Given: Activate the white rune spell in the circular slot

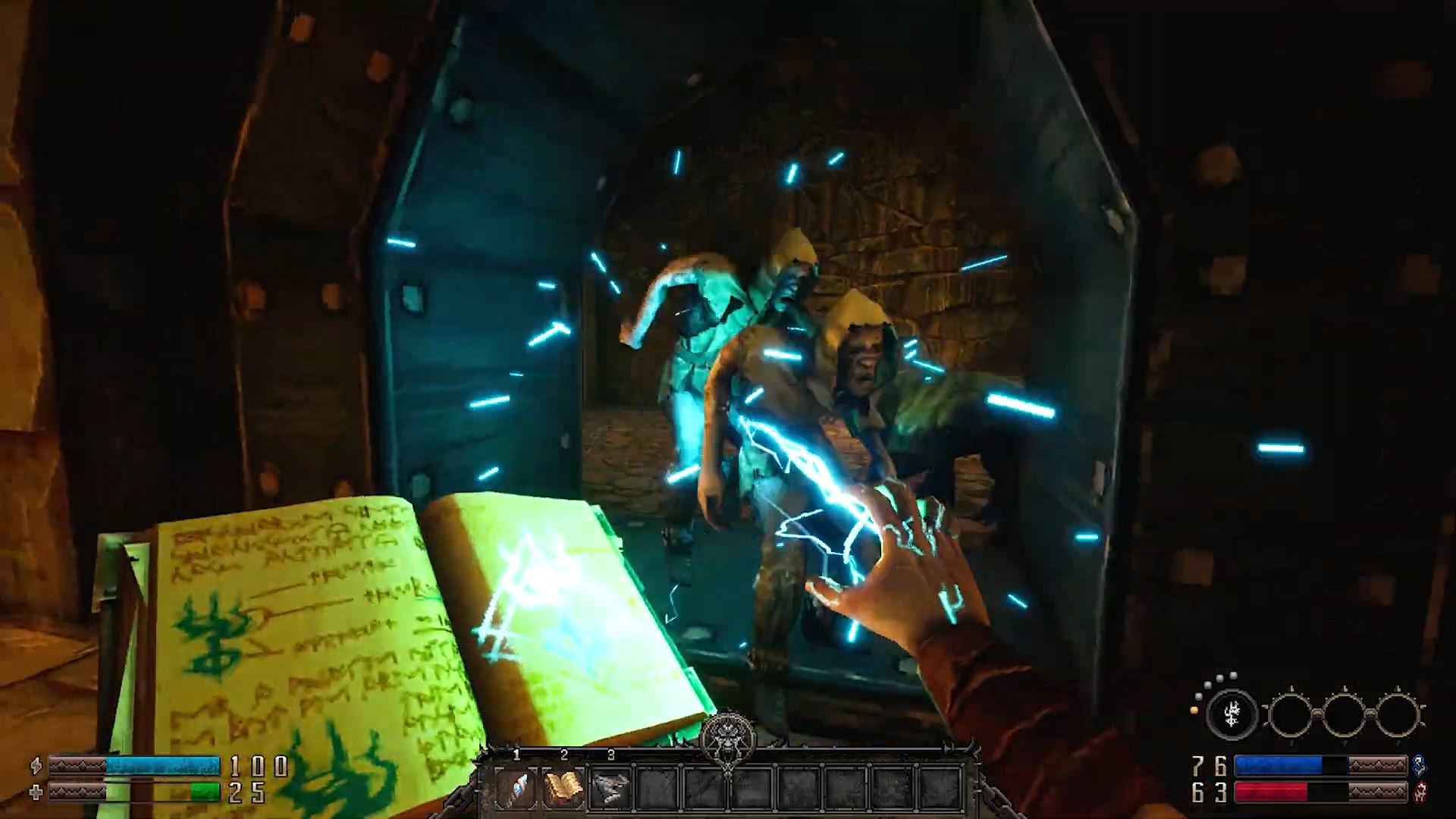Looking at the screenshot, I should tap(1232, 714).
